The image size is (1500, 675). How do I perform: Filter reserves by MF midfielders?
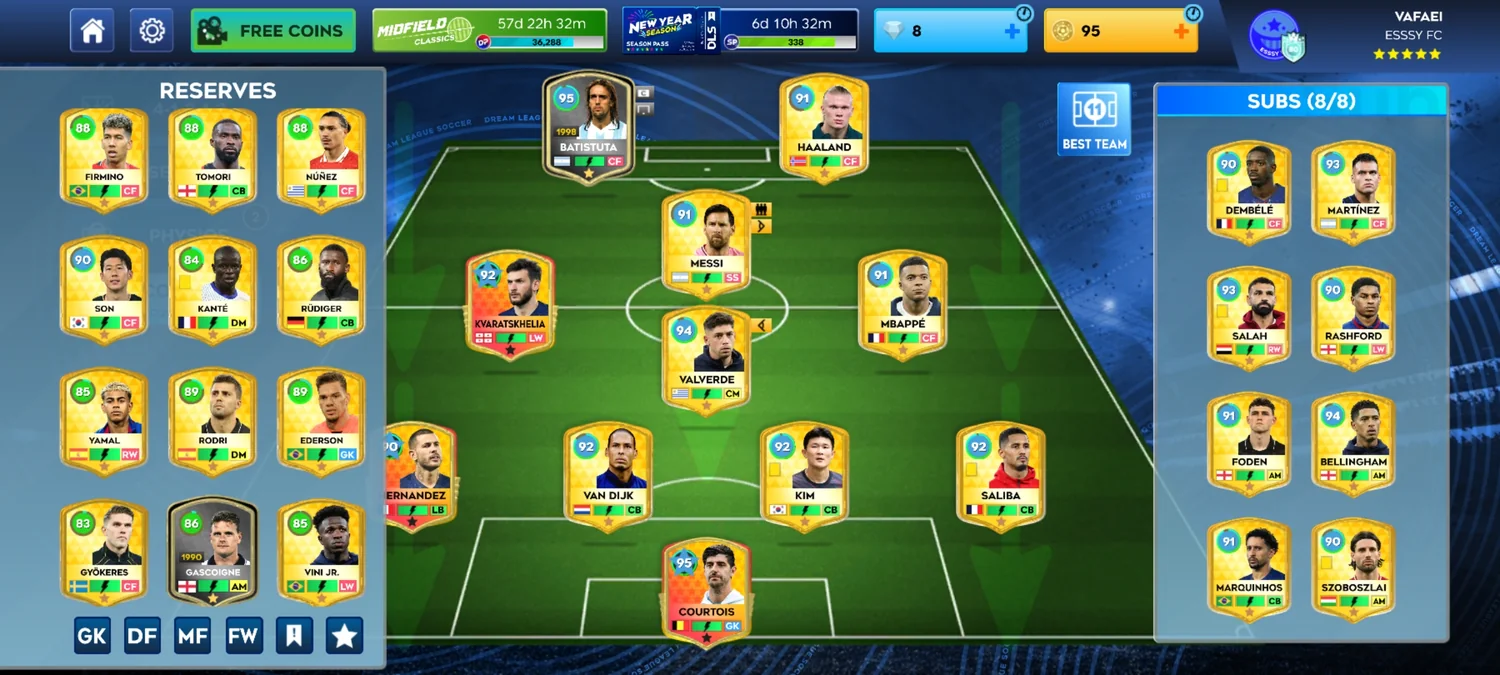pyautogui.click(x=193, y=635)
